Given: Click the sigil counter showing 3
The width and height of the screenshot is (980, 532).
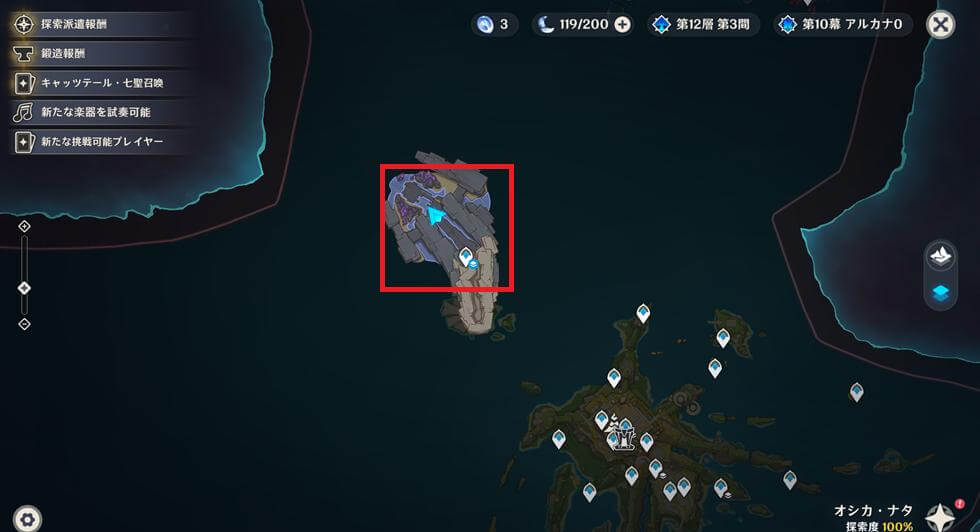Looking at the screenshot, I should 494,25.
